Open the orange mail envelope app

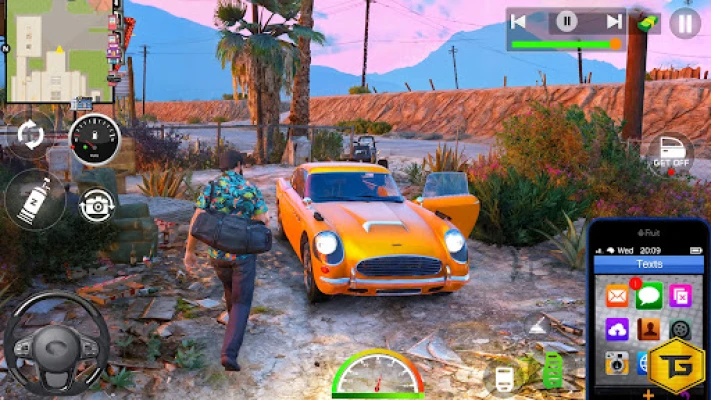tap(616, 296)
